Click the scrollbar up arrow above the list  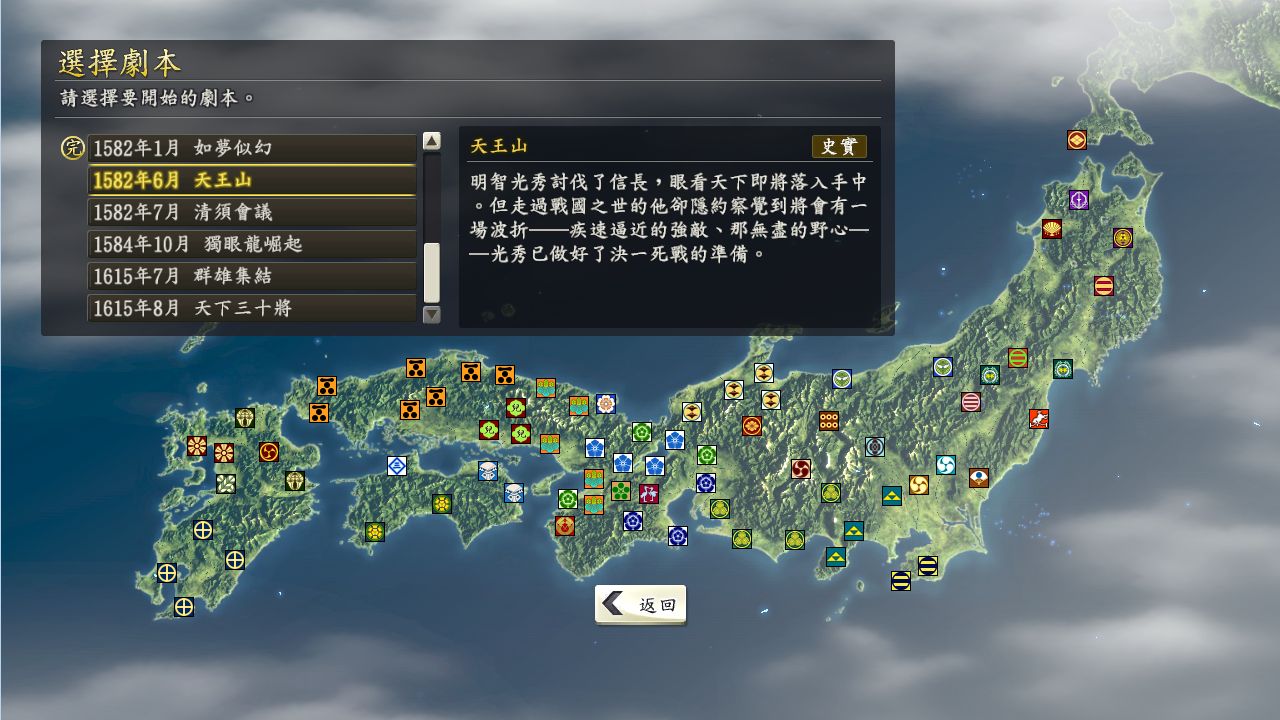[x=432, y=141]
